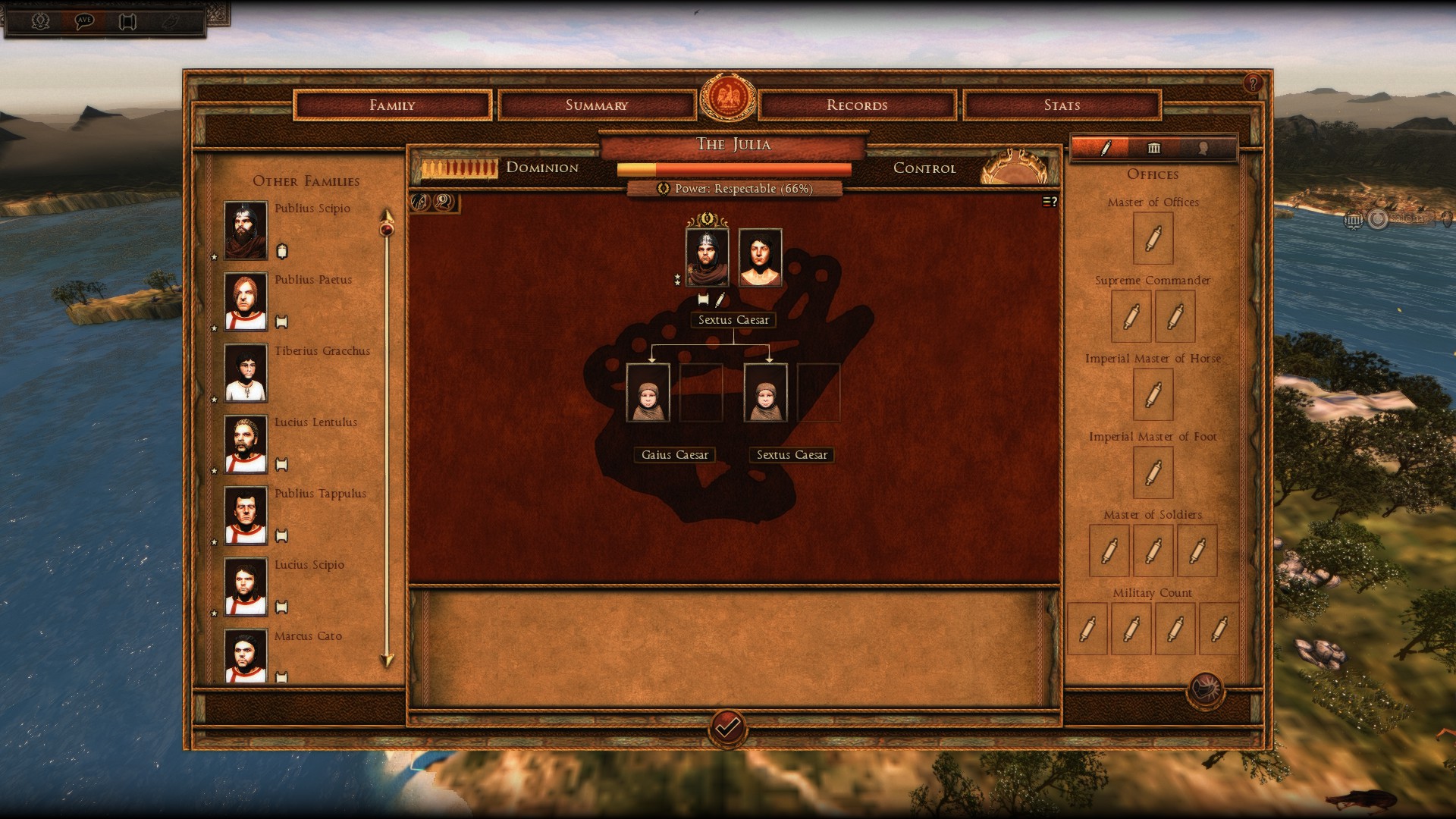Select Publius Tappulus's portrait
The width and height of the screenshot is (1456, 819).
246,515
